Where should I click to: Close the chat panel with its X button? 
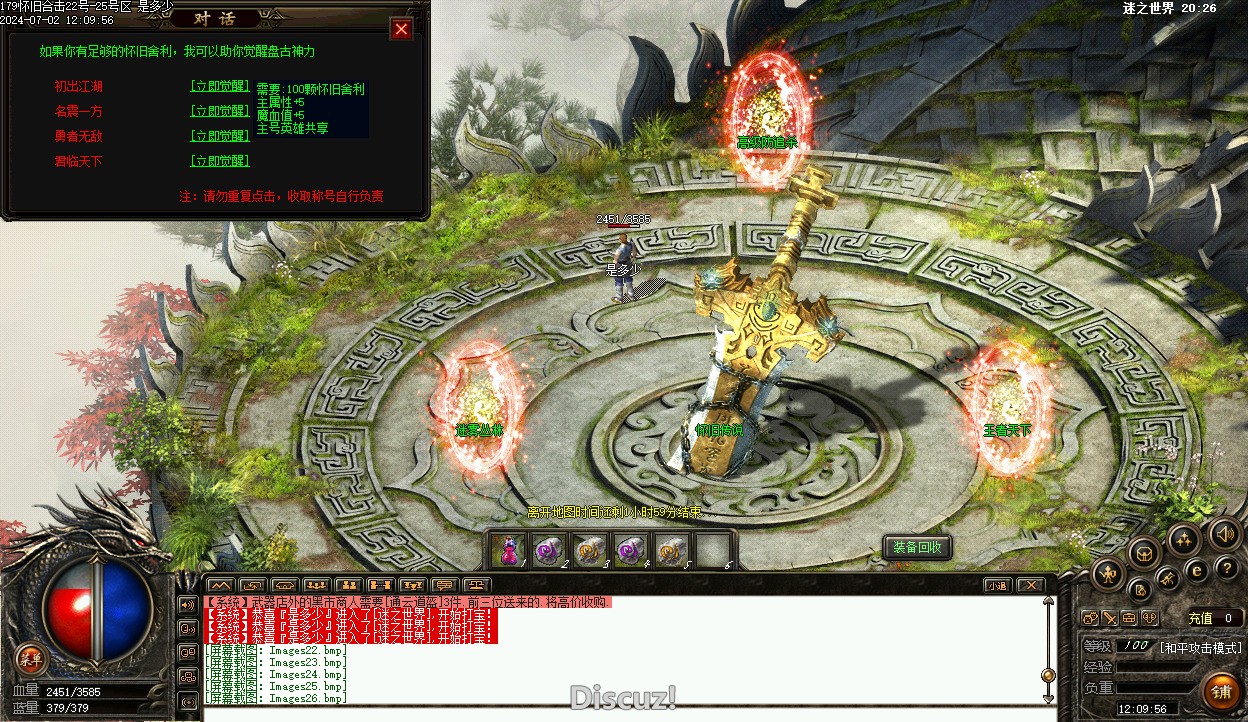(1029, 585)
